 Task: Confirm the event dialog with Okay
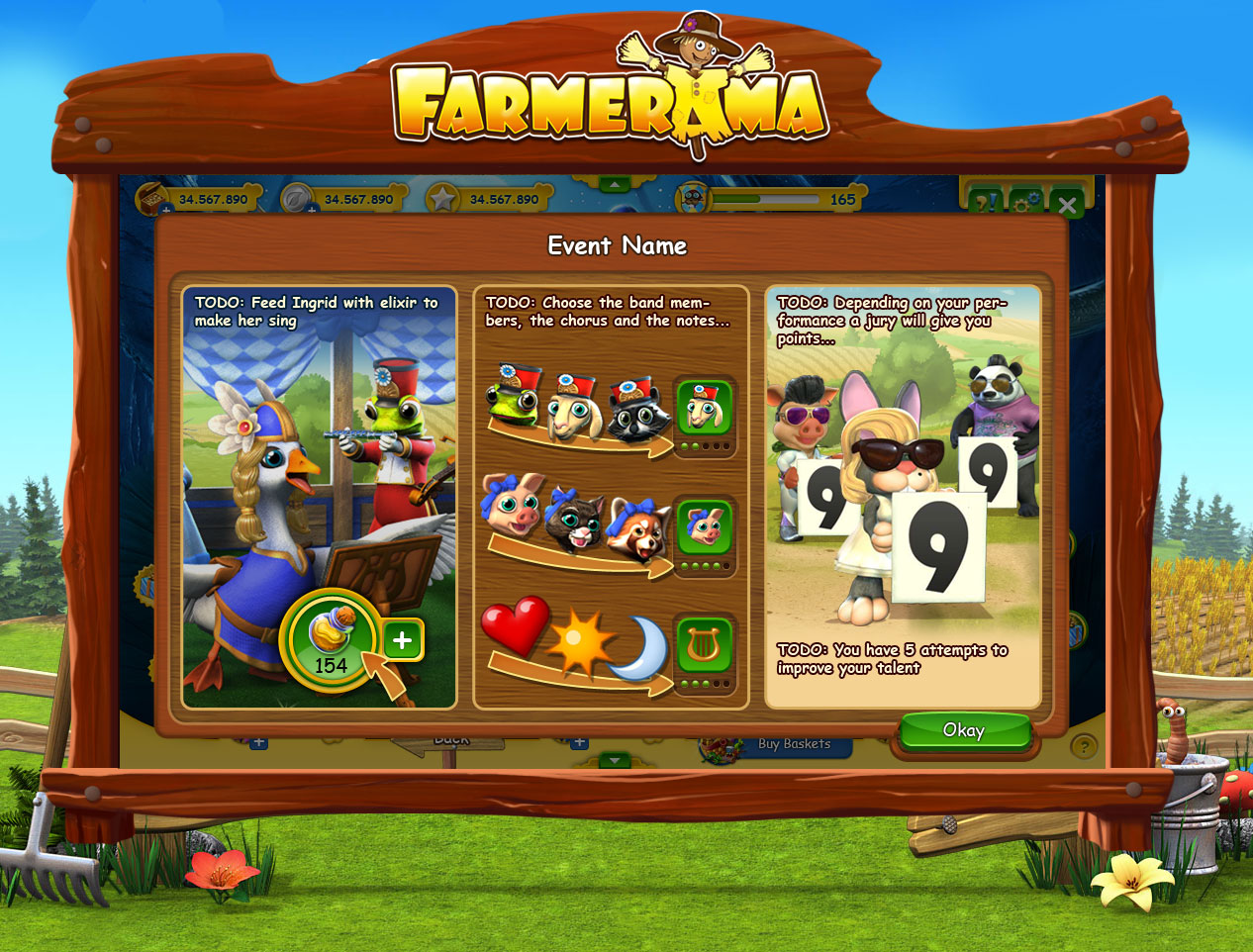[x=963, y=731]
